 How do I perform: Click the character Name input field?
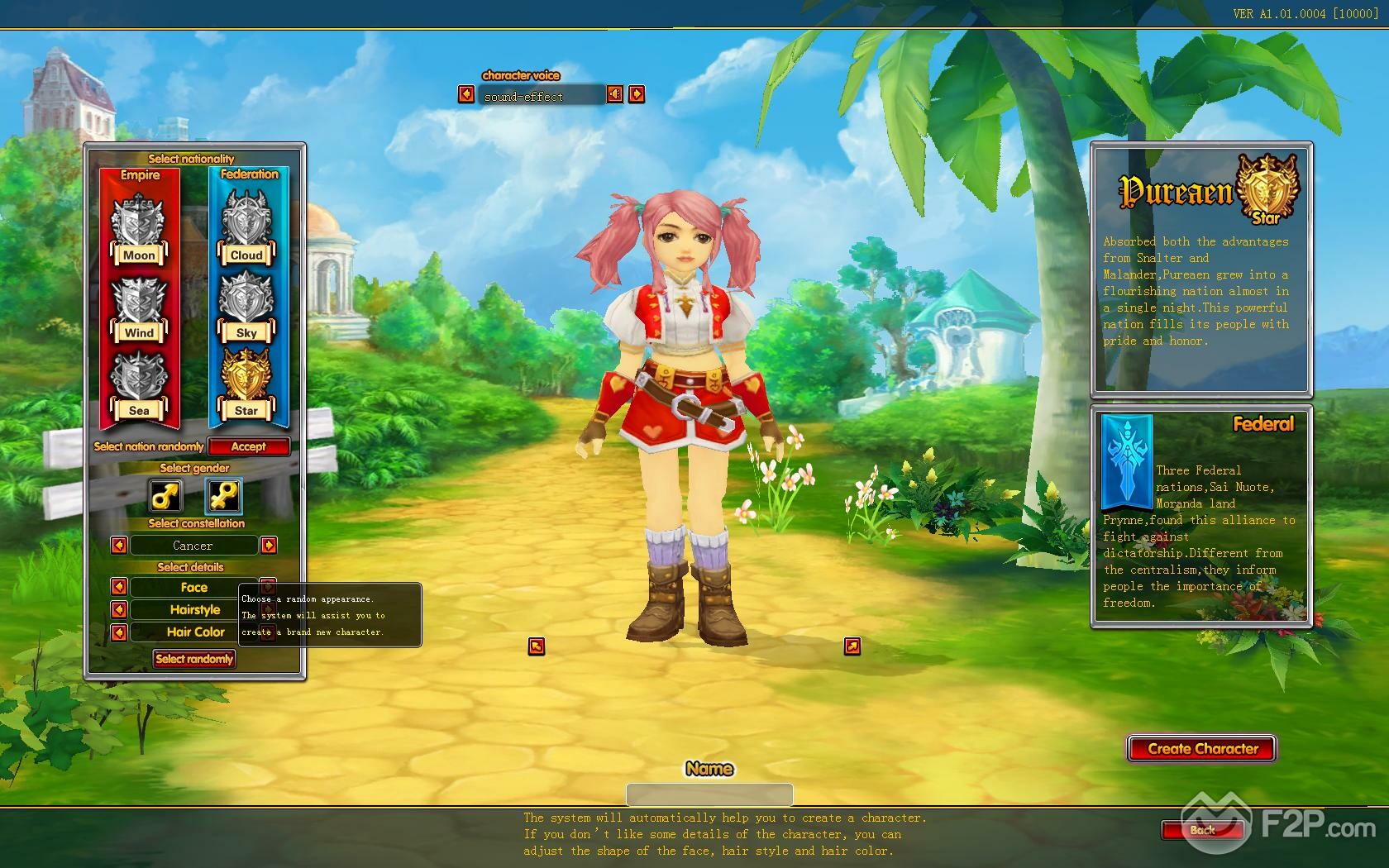point(709,794)
